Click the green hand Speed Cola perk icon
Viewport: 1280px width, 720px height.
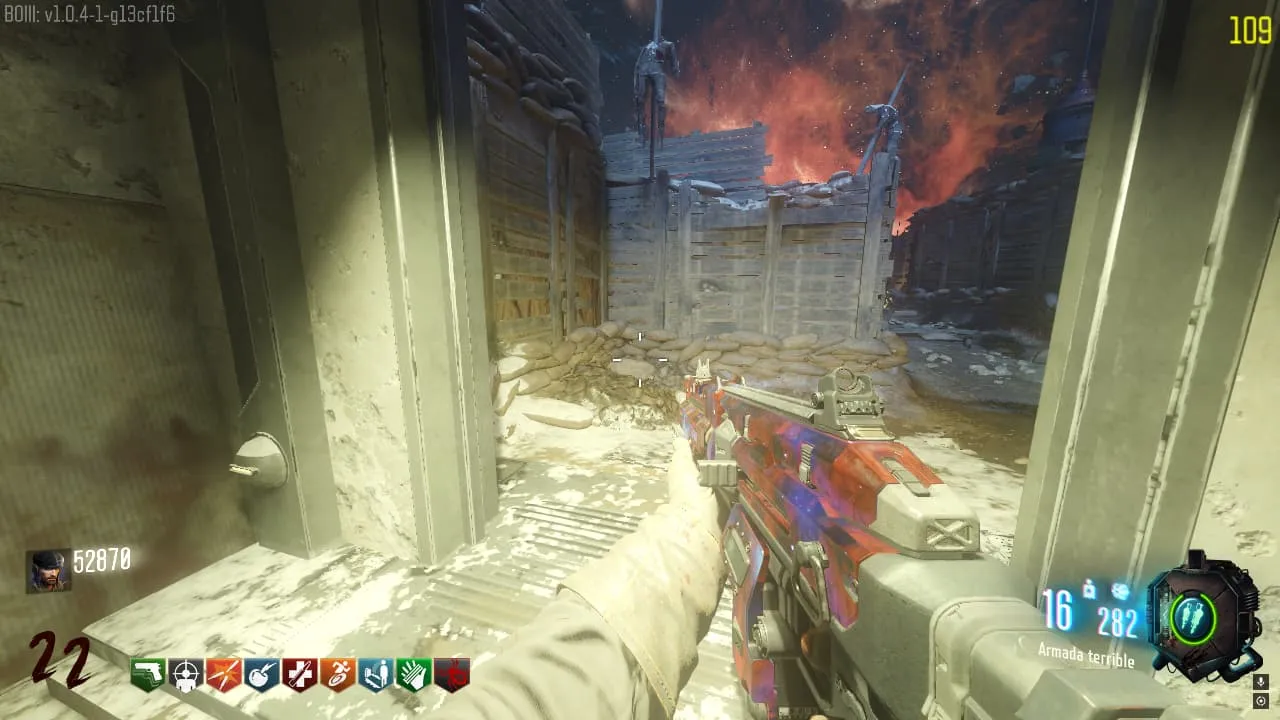click(414, 675)
